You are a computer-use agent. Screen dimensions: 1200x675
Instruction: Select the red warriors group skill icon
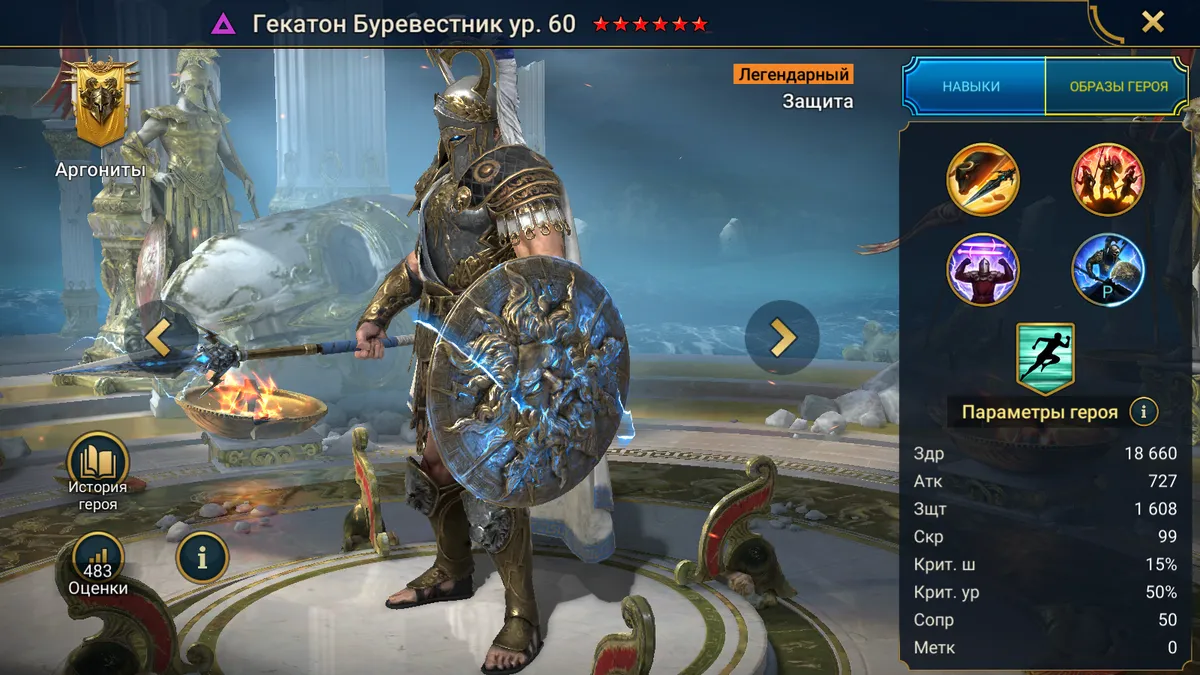point(1108,180)
